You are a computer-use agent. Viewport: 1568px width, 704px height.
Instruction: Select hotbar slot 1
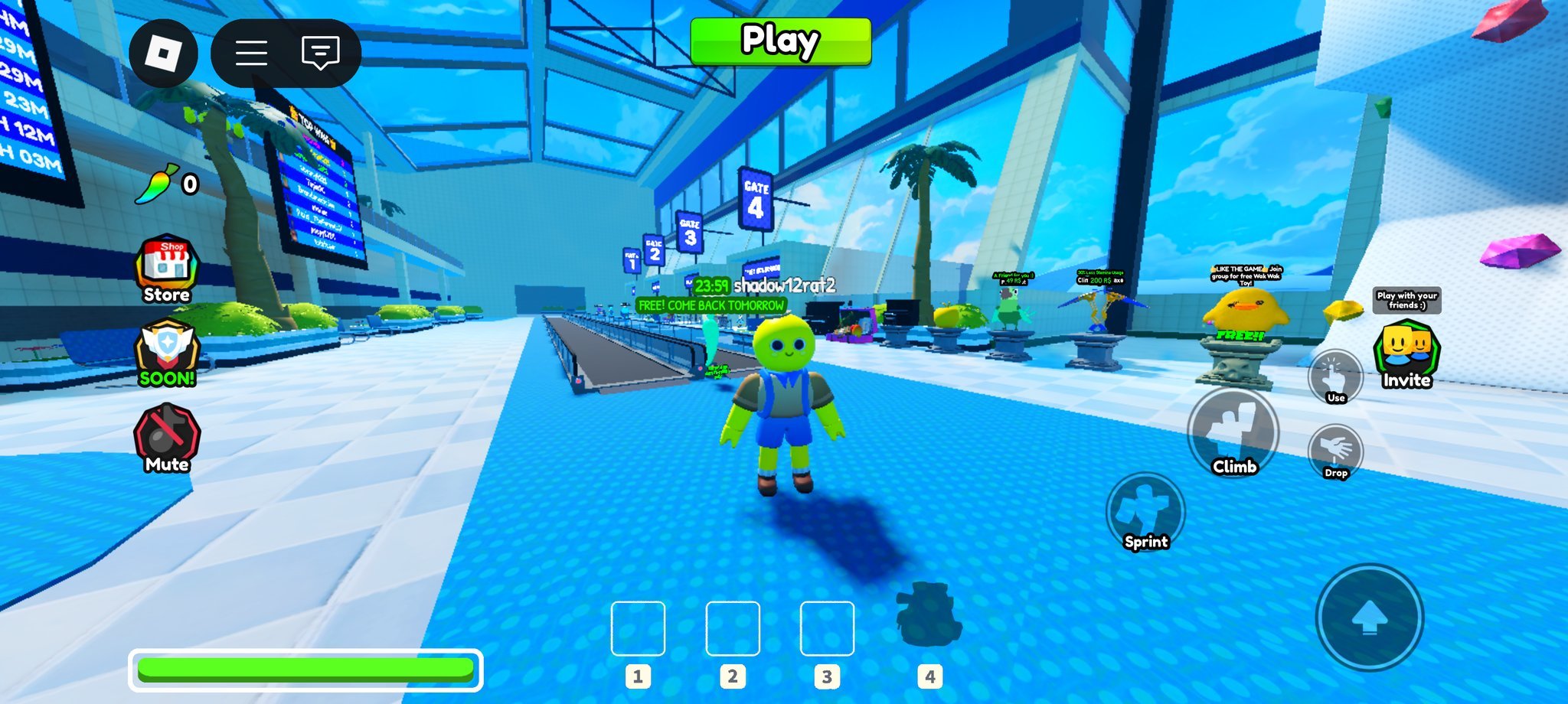(x=639, y=629)
